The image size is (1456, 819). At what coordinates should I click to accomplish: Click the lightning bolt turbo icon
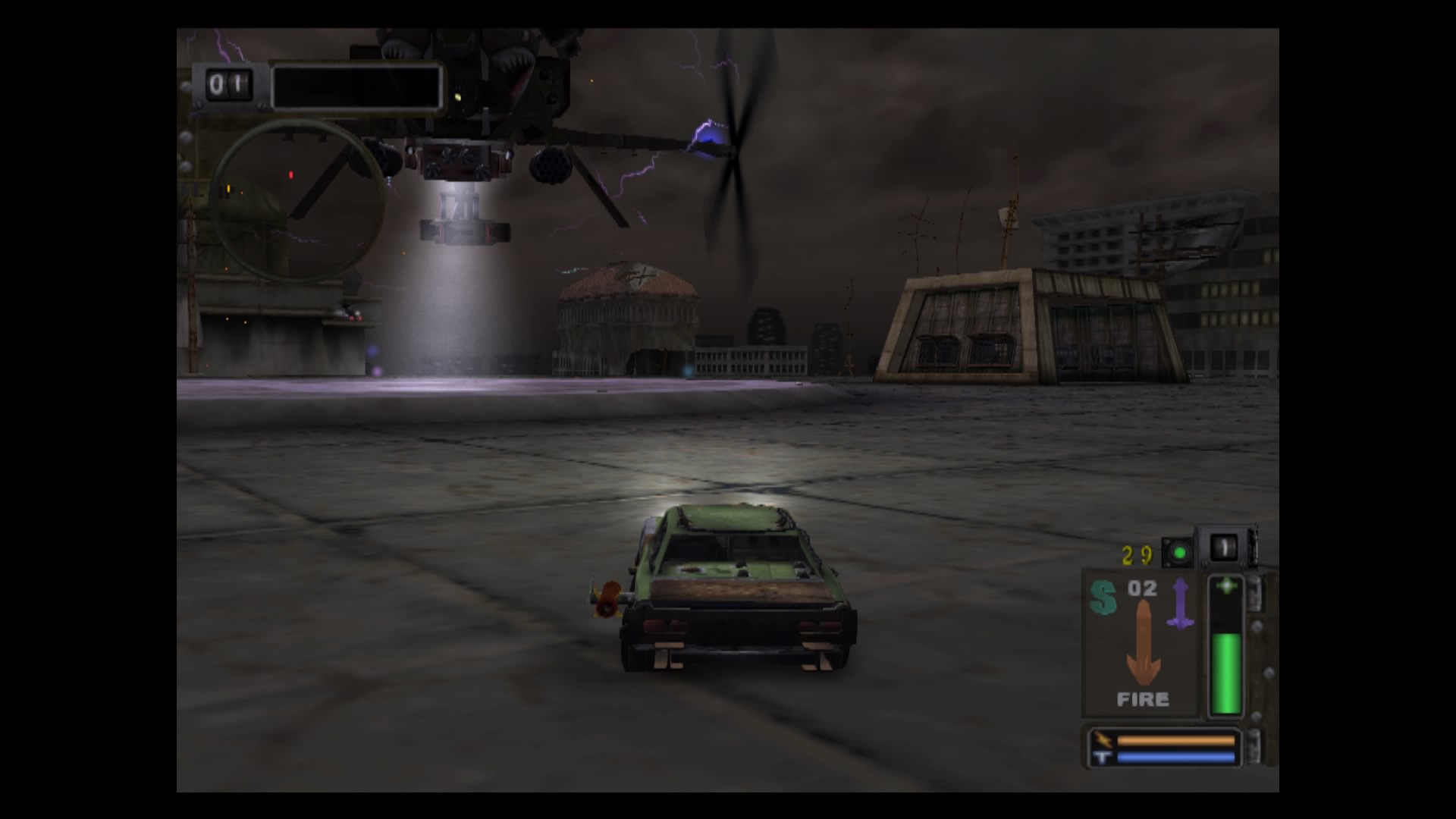click(x=1103, y=739)
